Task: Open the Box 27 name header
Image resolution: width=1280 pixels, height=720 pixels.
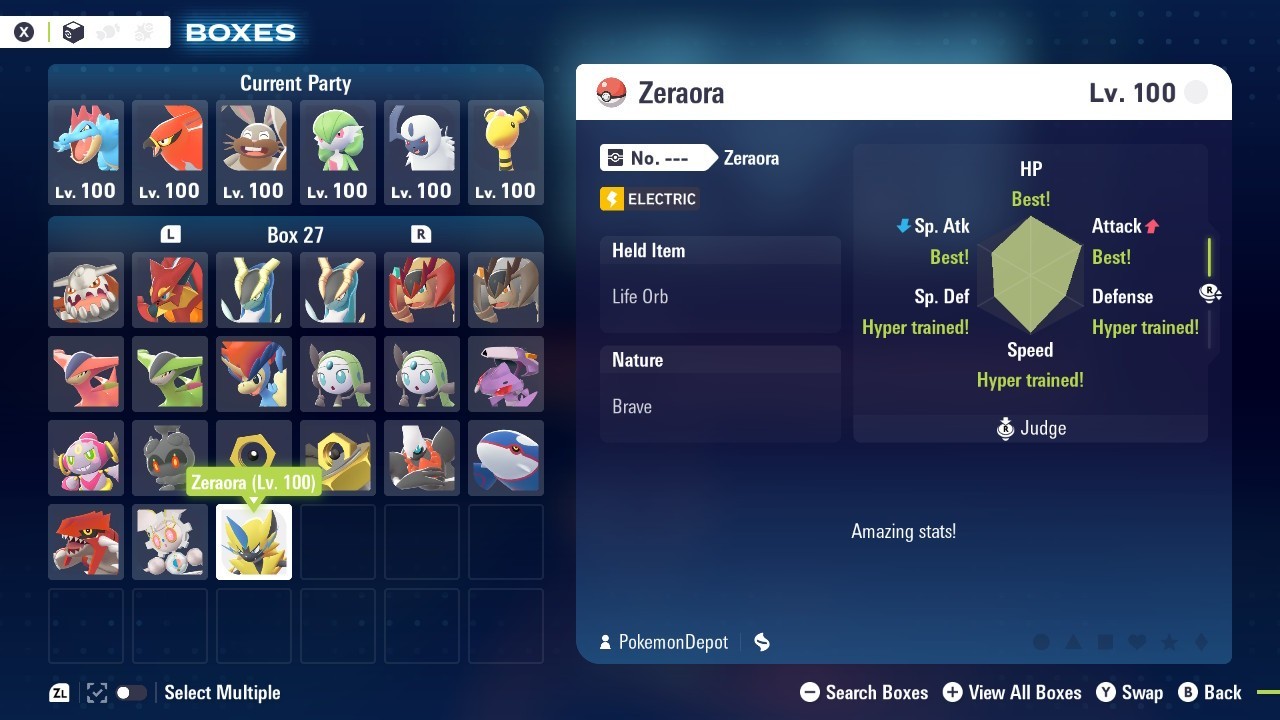Action: [x=295, y=235]
